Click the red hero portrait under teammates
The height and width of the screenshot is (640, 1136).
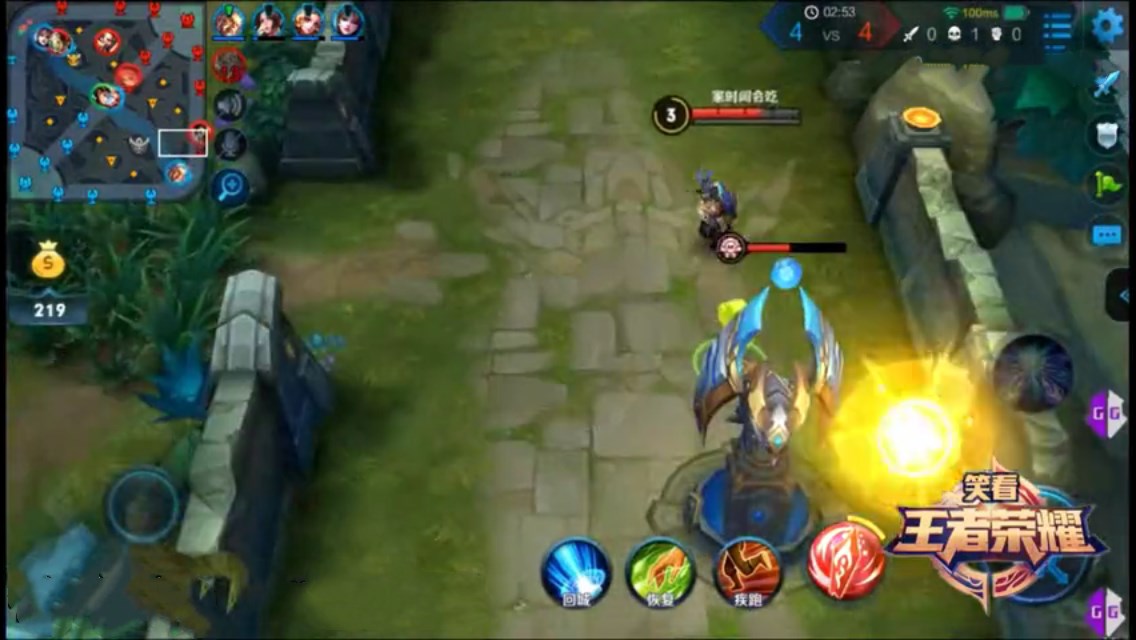pyautogui.click(x=229, y=65)
